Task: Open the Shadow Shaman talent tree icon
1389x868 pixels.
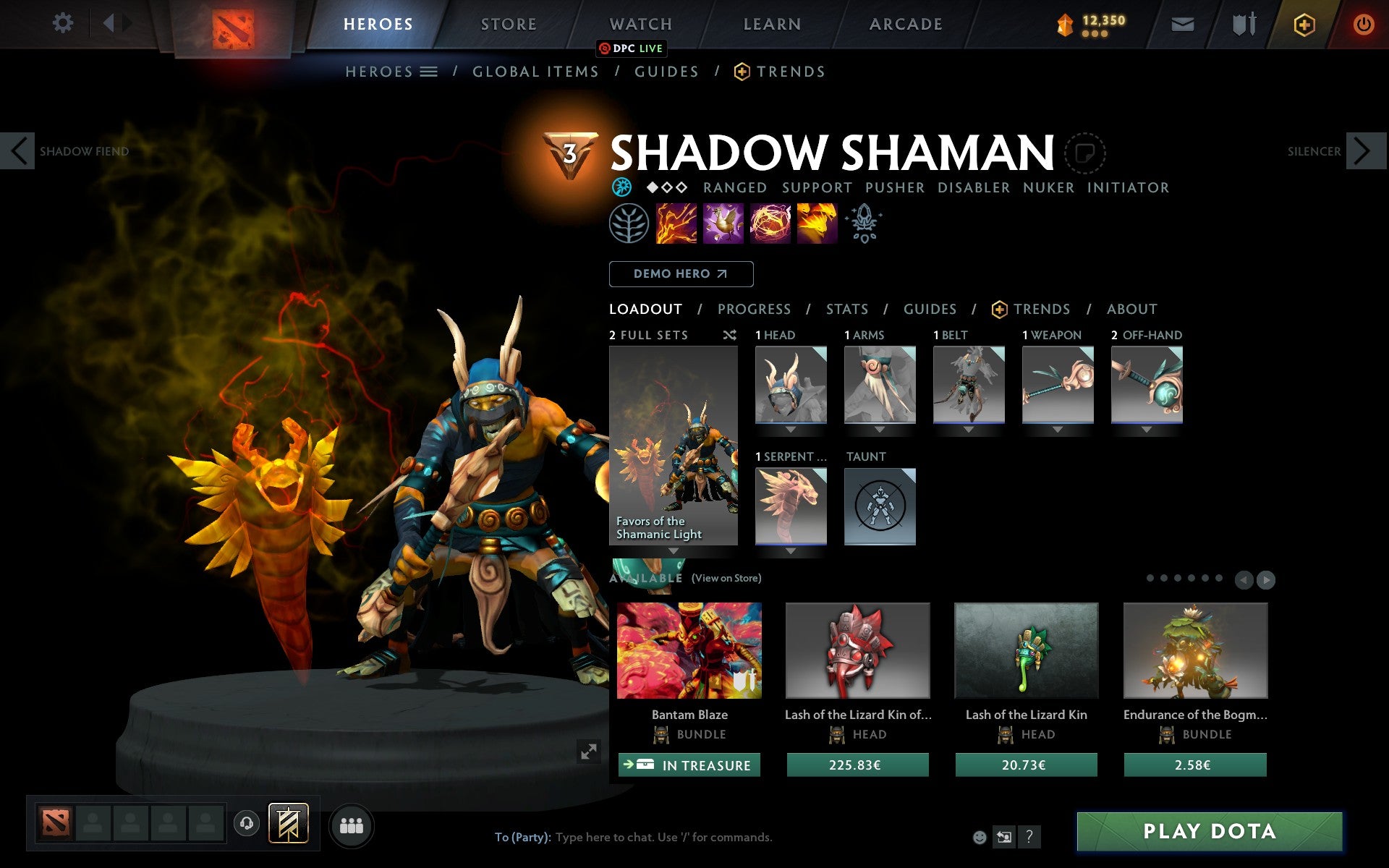Action: (x=629, y=224)
